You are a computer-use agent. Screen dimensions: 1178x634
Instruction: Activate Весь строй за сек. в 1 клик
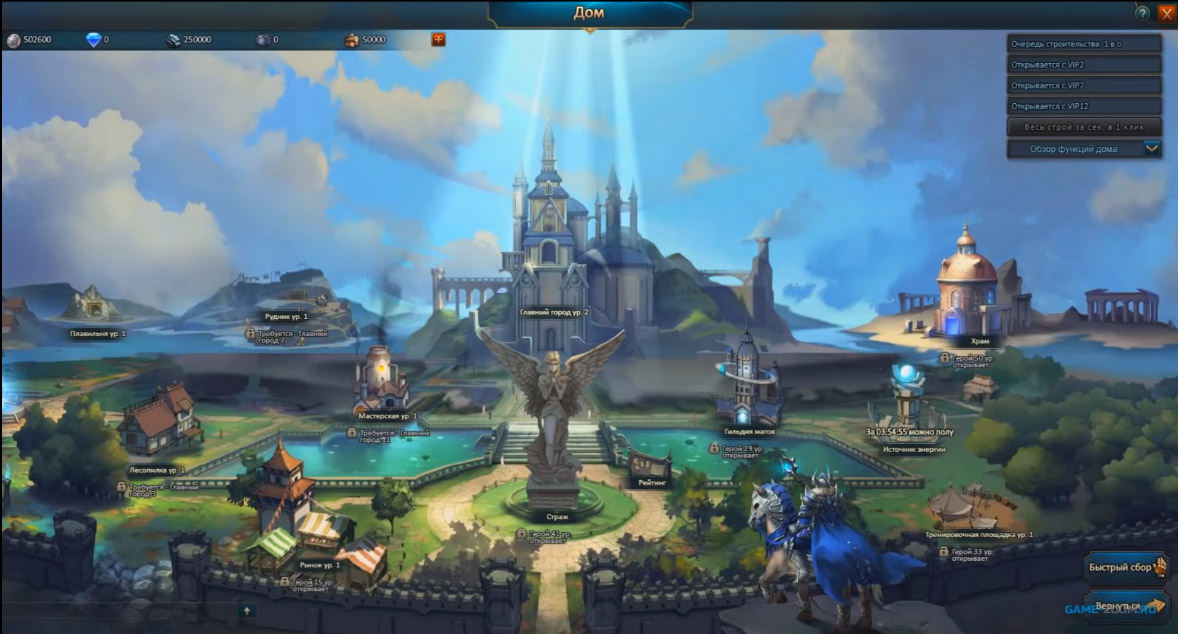point(1084,127)
